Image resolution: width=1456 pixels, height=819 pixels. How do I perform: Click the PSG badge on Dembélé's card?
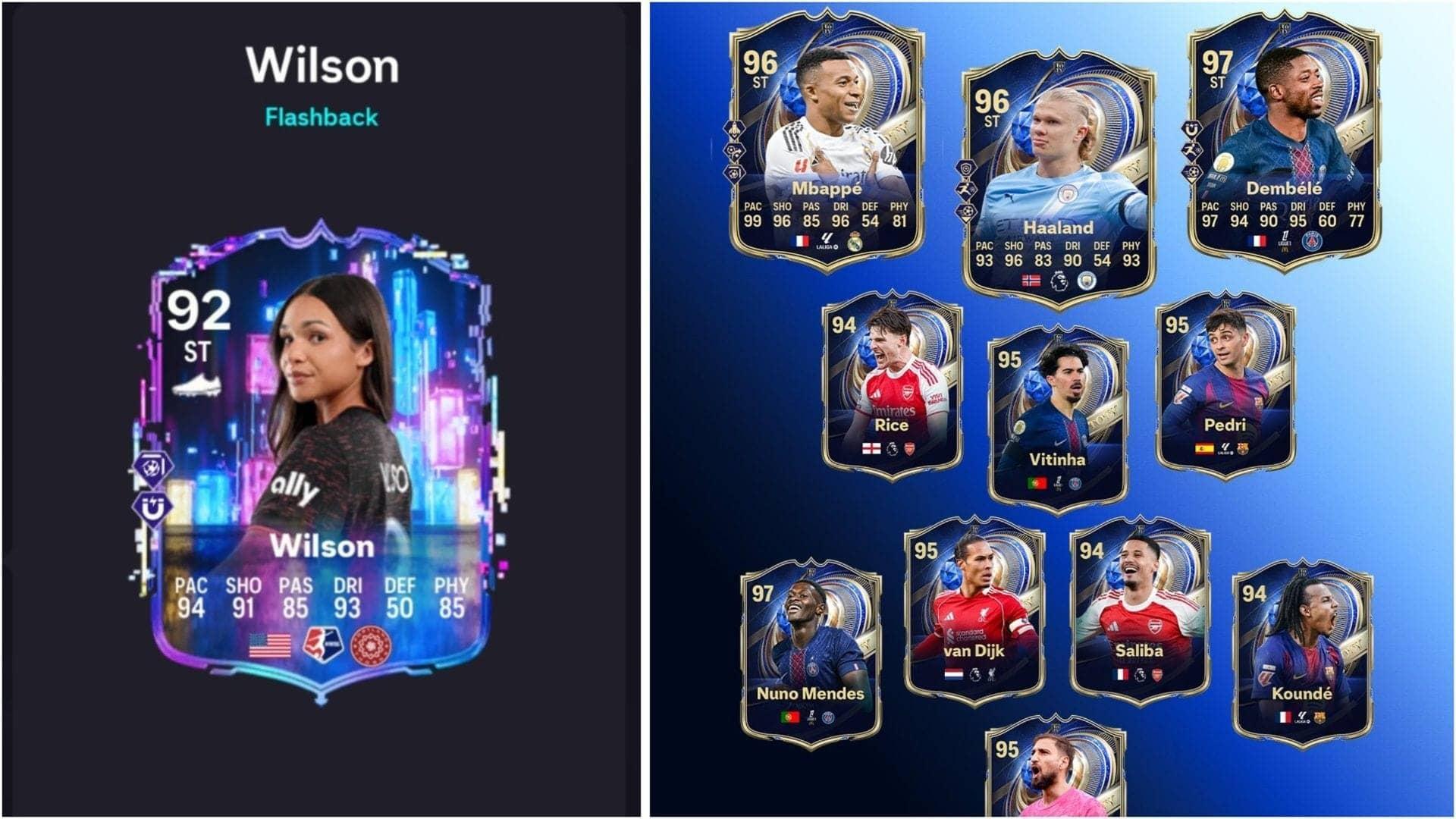coord(1312,241)
